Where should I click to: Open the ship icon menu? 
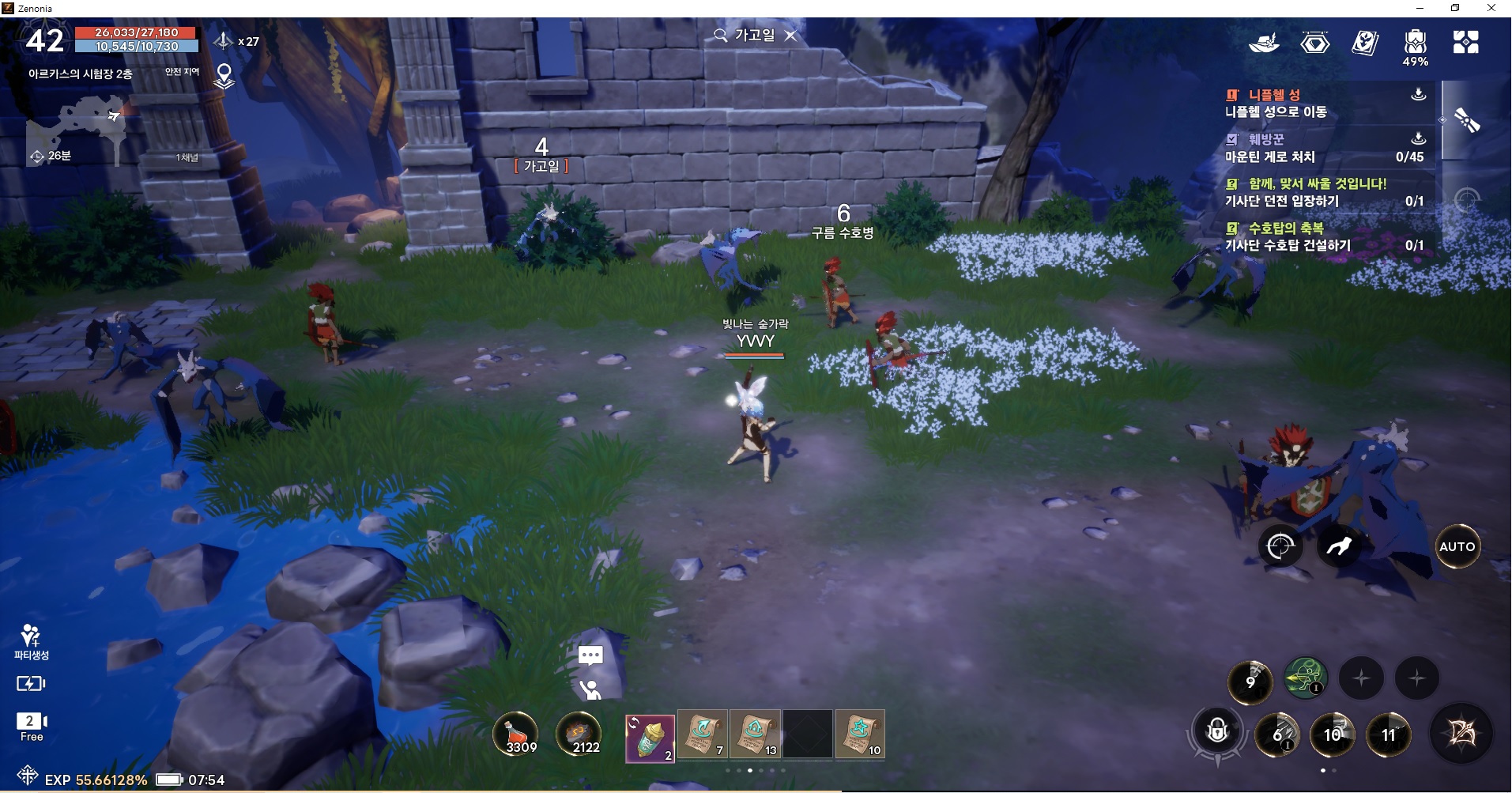tap(1264, 43)
